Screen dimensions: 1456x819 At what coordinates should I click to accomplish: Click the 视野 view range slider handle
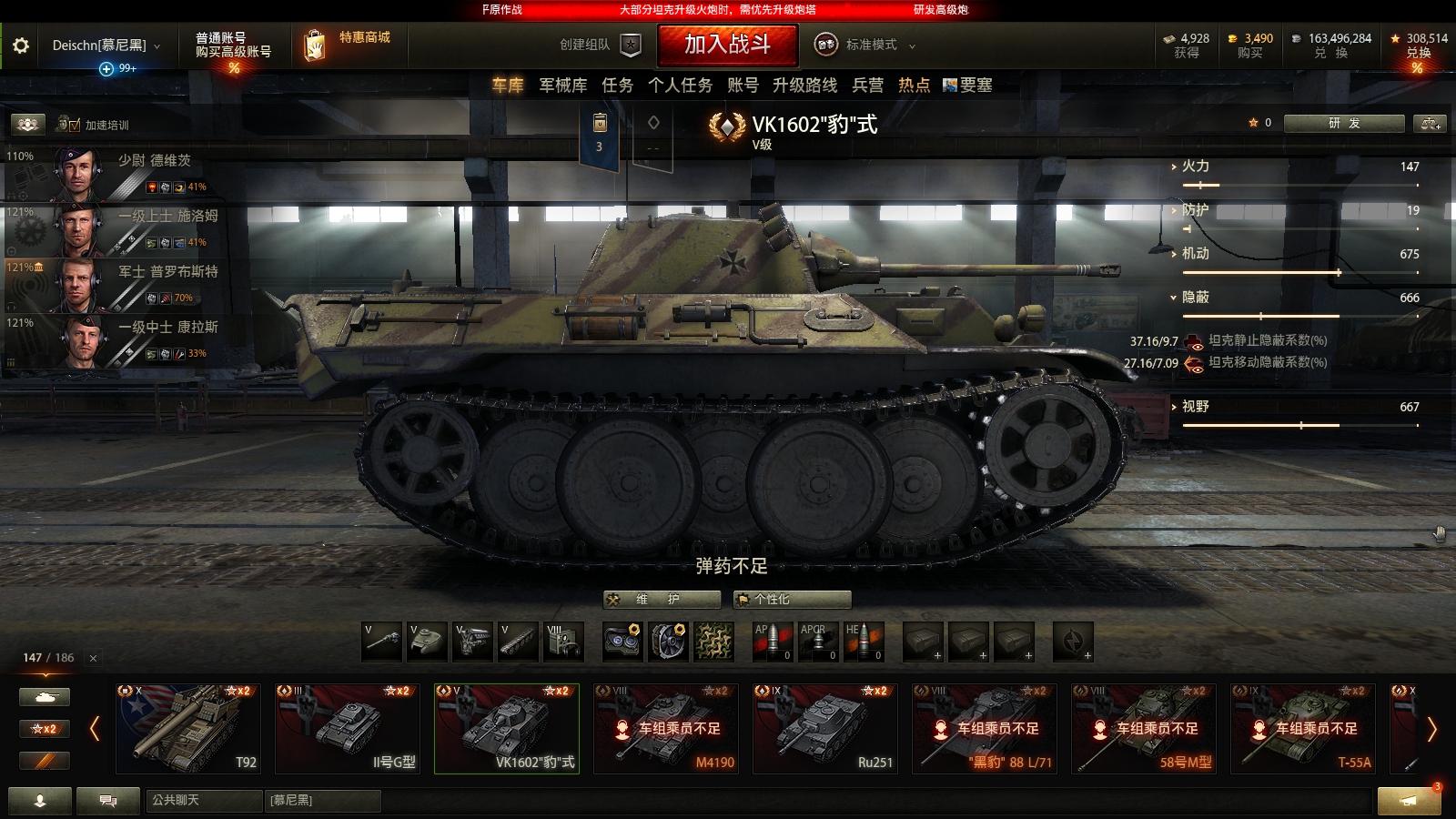1301,424
